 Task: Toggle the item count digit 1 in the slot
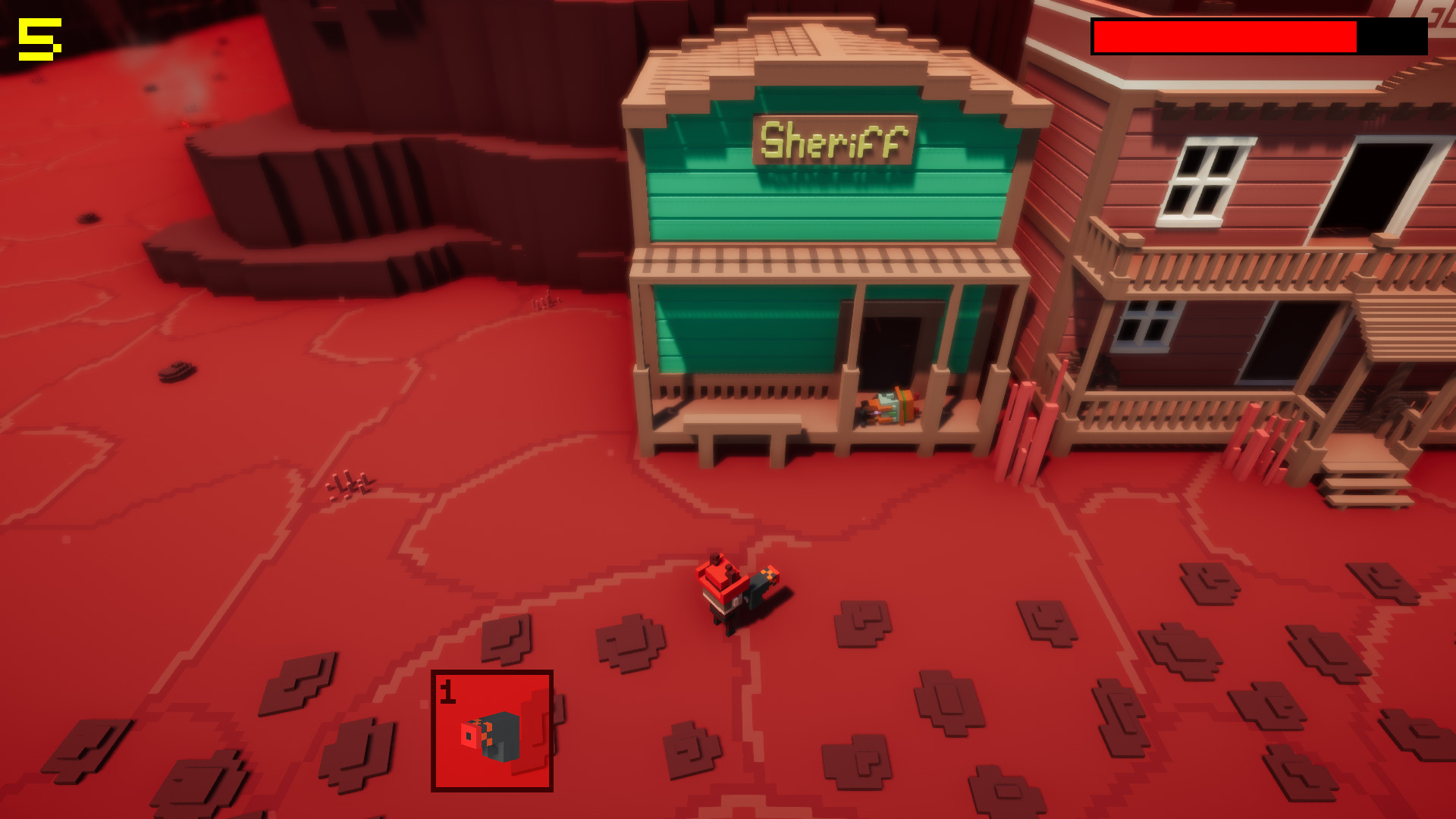click(446, 692)
